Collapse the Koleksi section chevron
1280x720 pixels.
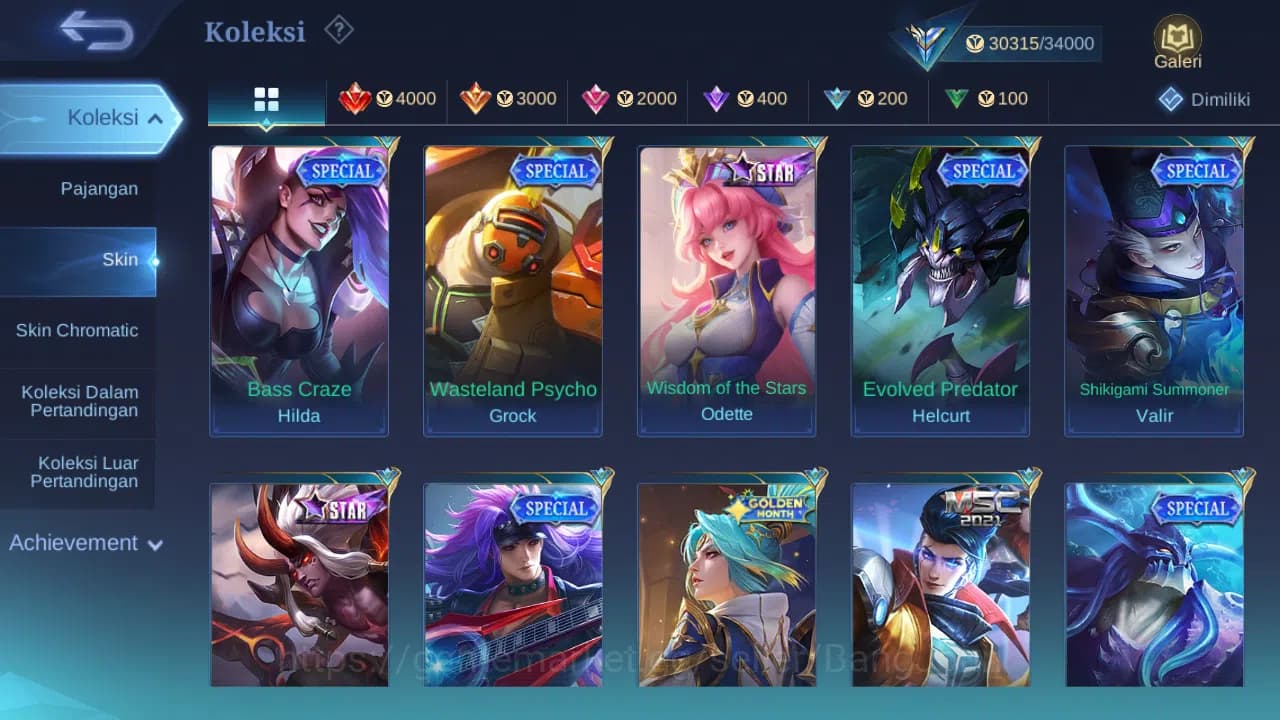point(156,117)
